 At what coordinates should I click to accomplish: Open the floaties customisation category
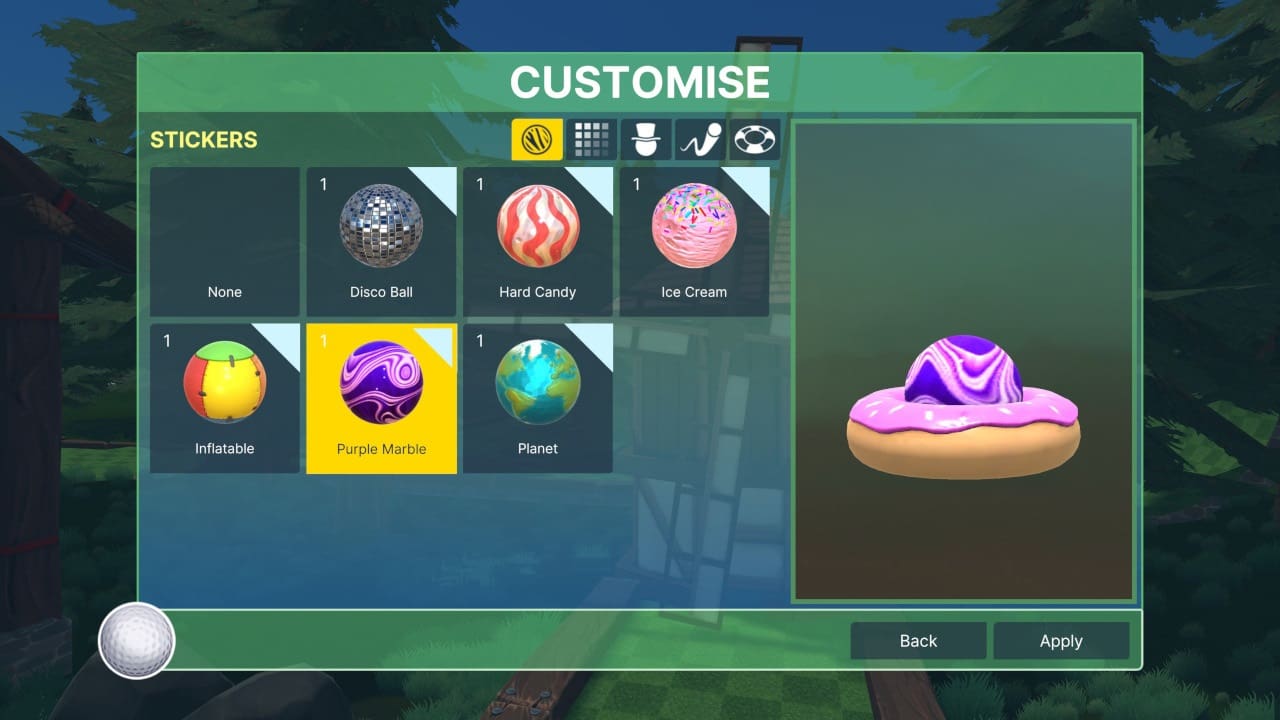[755, 140]
